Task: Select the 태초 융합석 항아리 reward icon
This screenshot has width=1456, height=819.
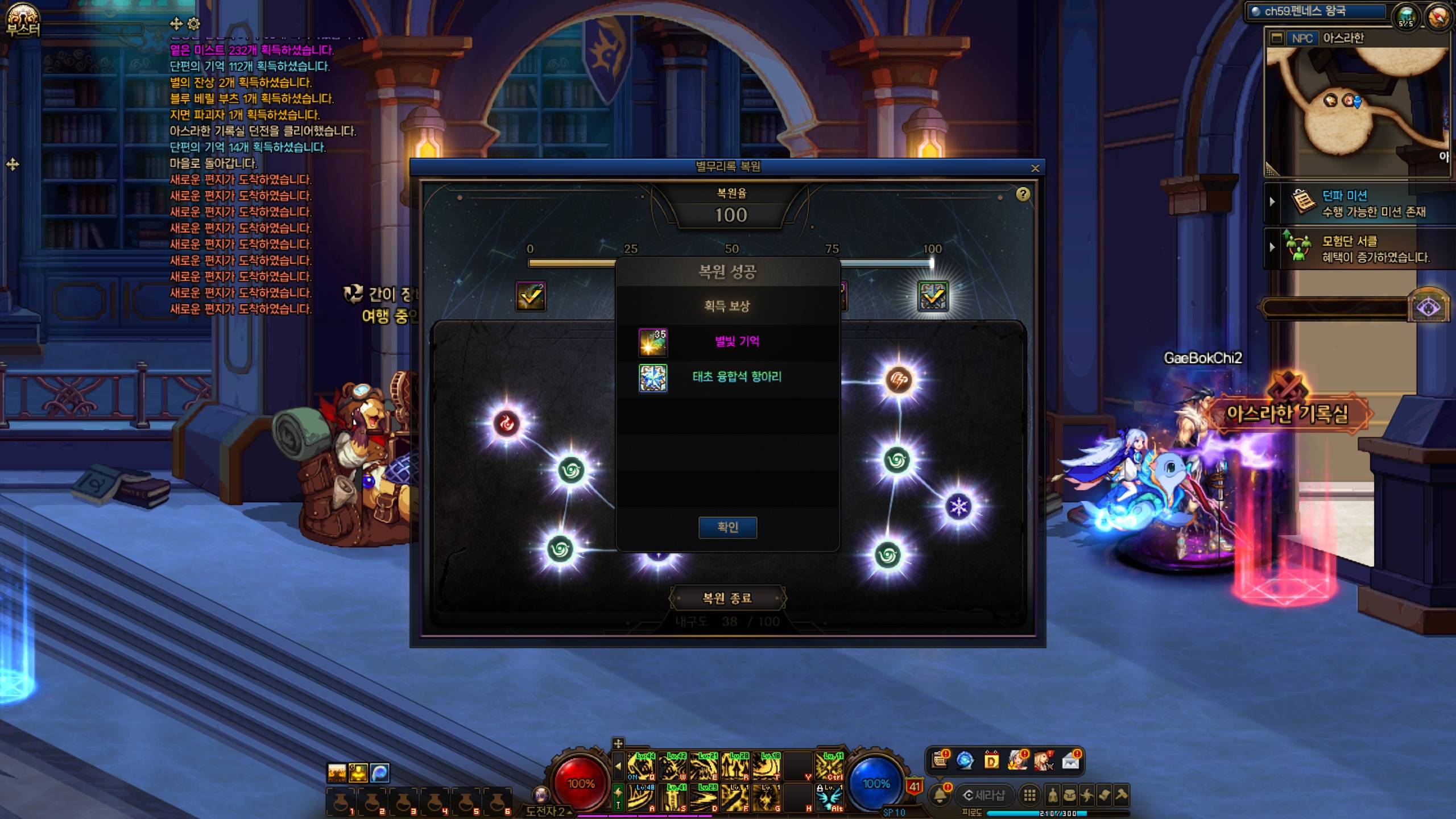Action: [x=653, y=378]
